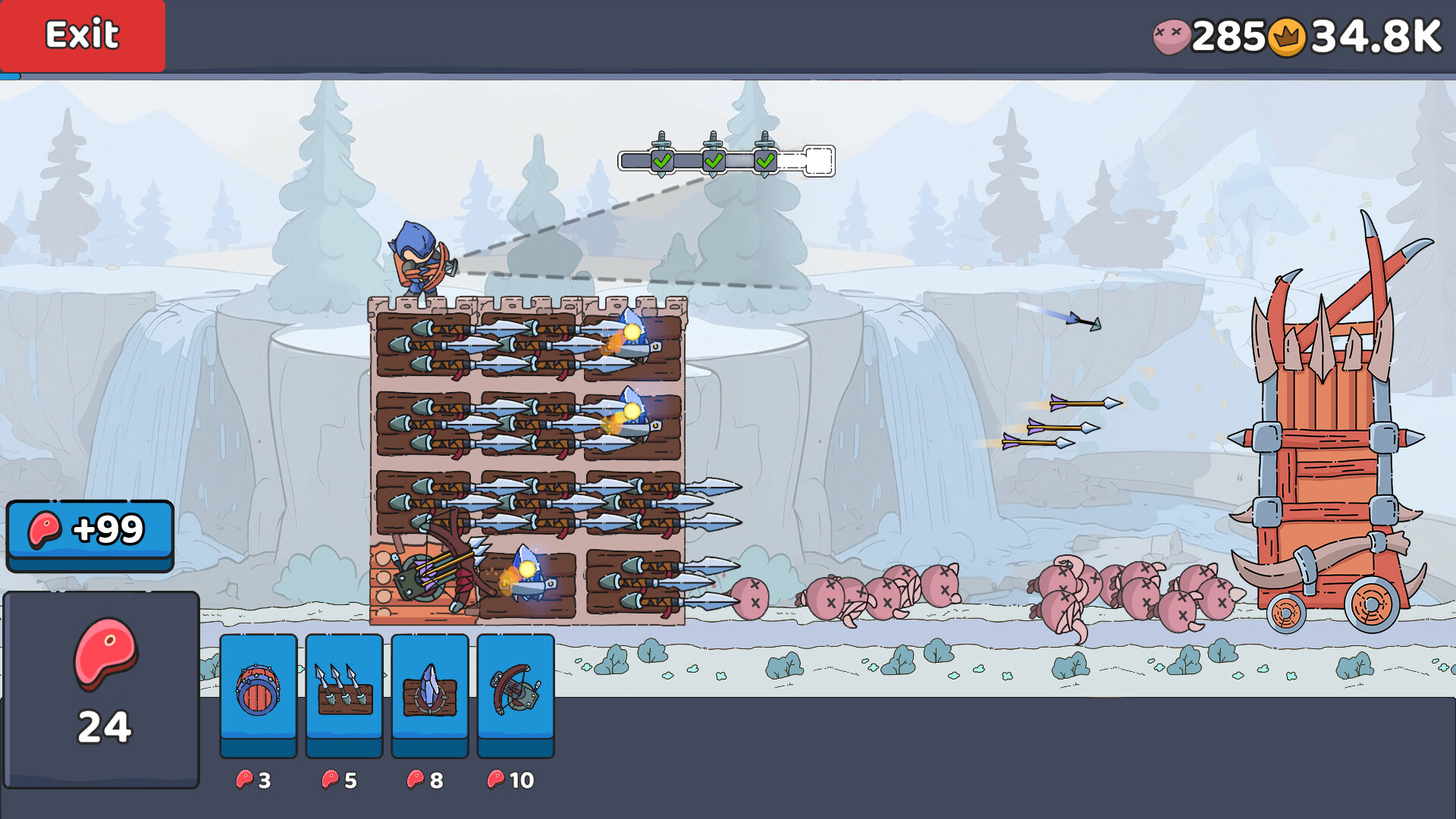
Task: Click the second green checkmark on the wave bar
Action: [713, 161]
